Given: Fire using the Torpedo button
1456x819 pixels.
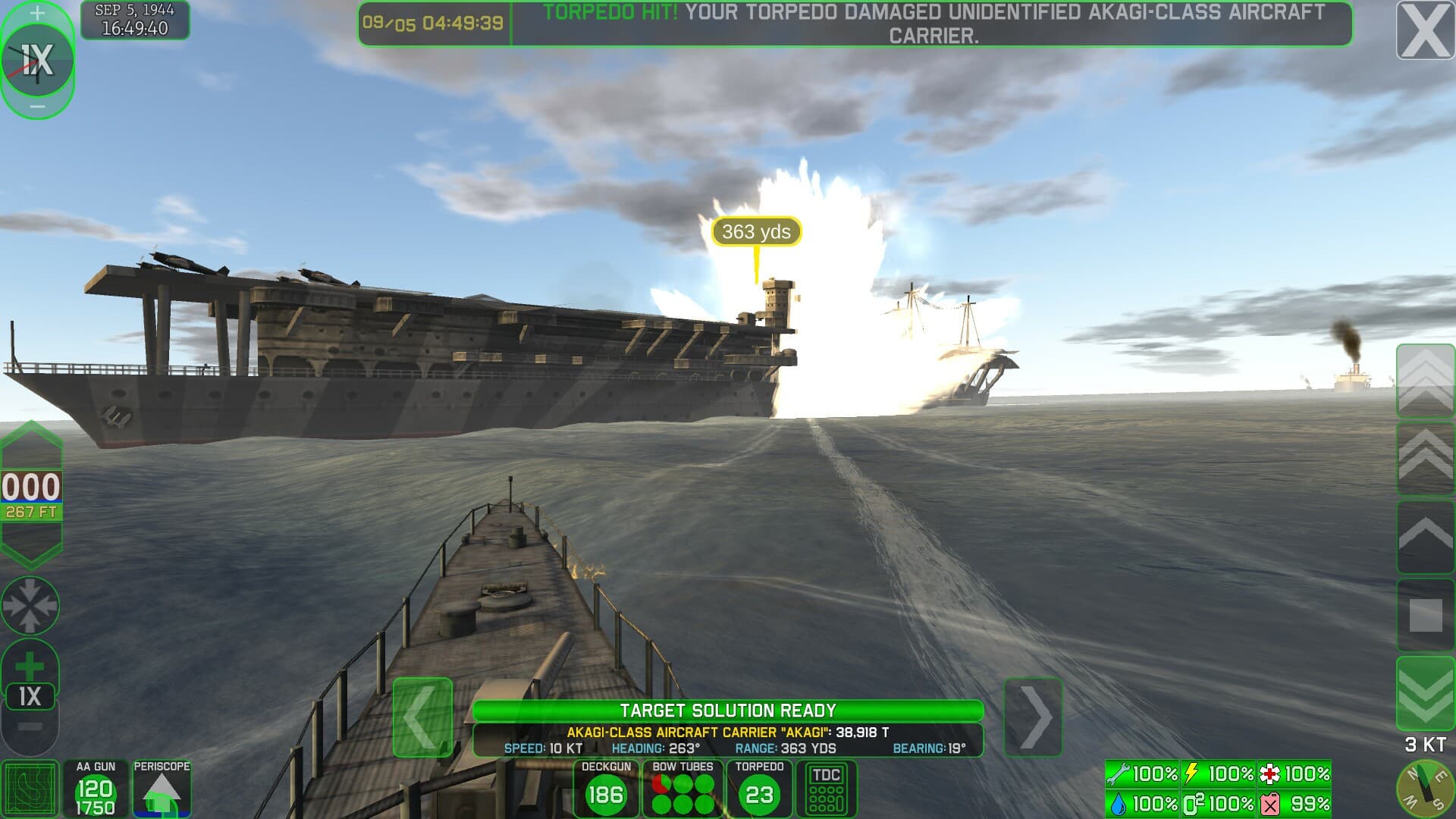Looking at the screenshot, I should coord(759,789).
